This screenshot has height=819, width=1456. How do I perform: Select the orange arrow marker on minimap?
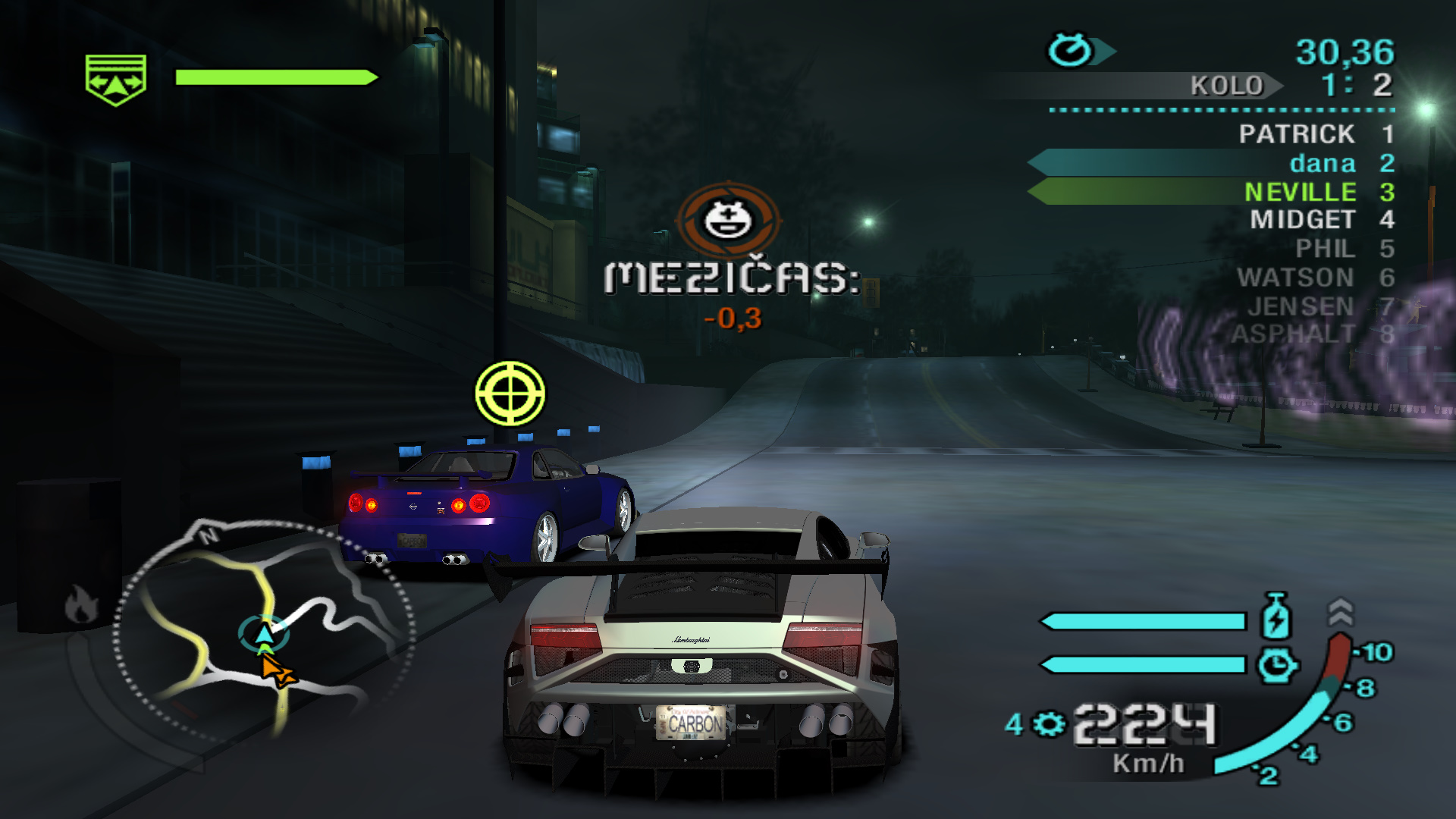tap(276, 671)
